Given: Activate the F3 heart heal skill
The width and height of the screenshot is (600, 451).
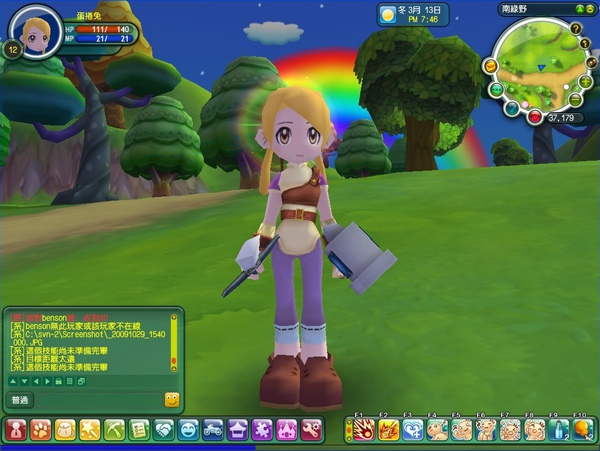Looking at the screenshot, I should [x=412, y=430].
